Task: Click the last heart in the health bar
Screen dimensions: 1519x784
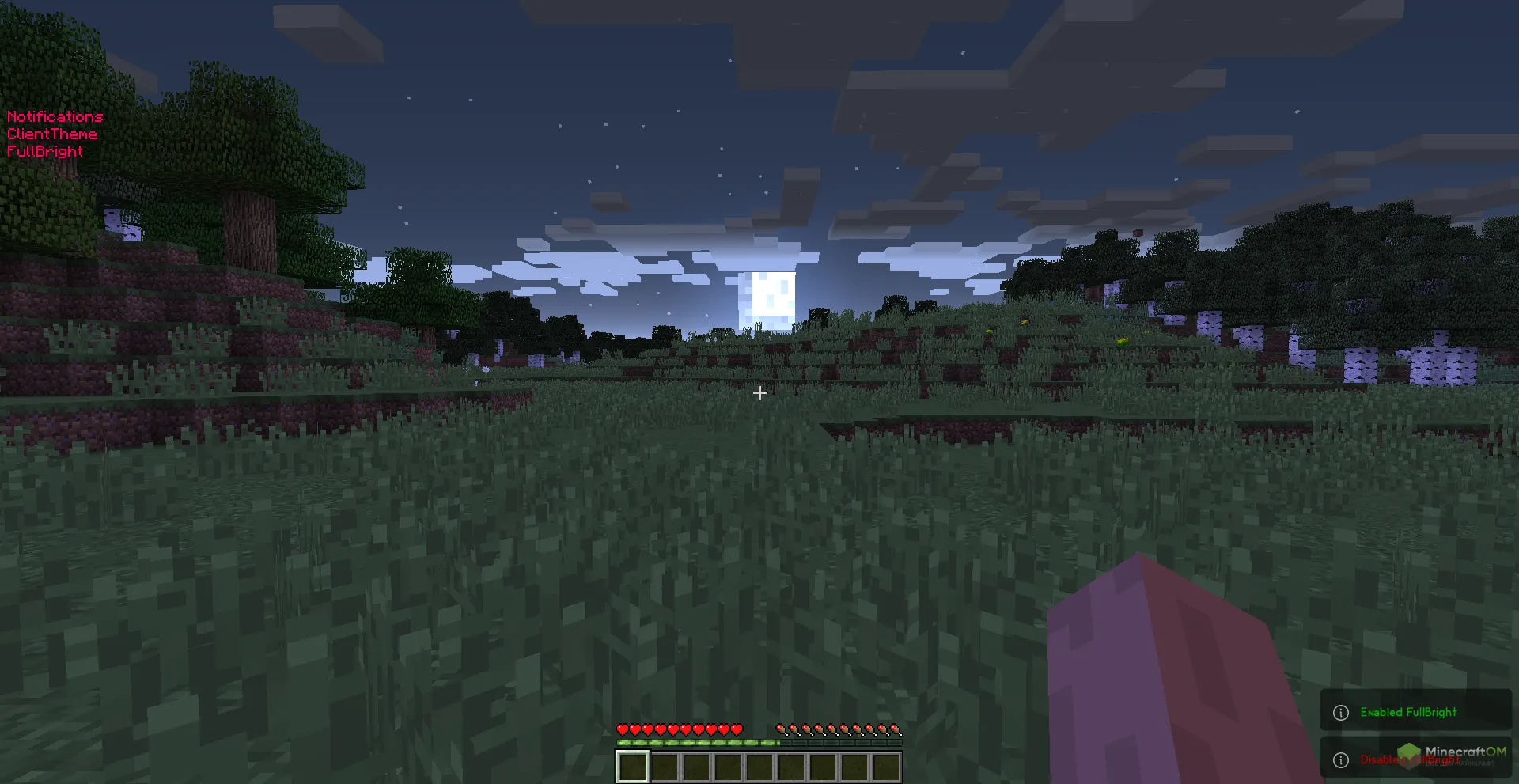Action: coord(736,730)
